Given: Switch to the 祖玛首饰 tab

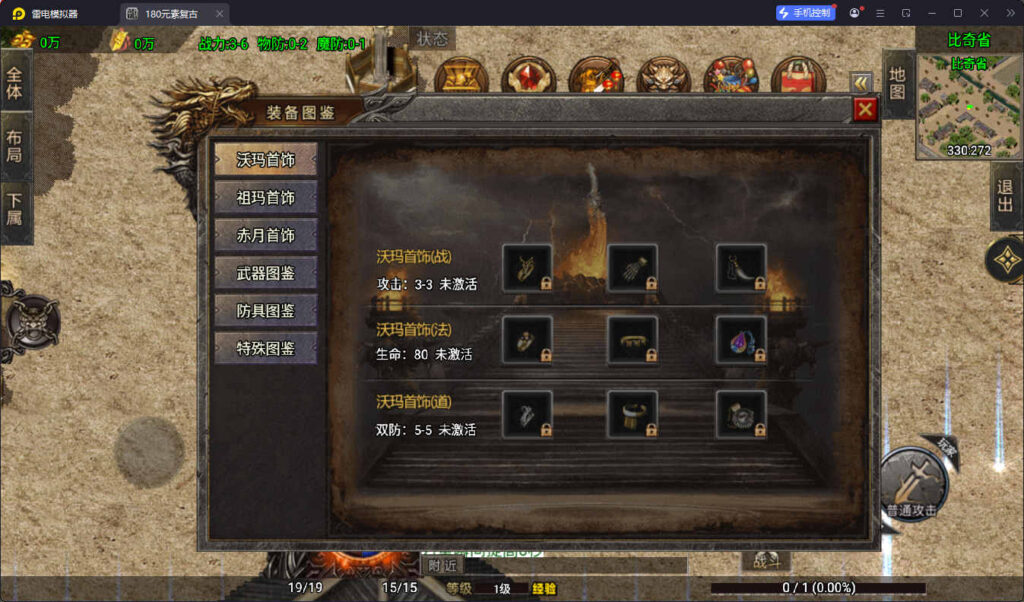Looking at the screenshot, I should pos(266,197).
